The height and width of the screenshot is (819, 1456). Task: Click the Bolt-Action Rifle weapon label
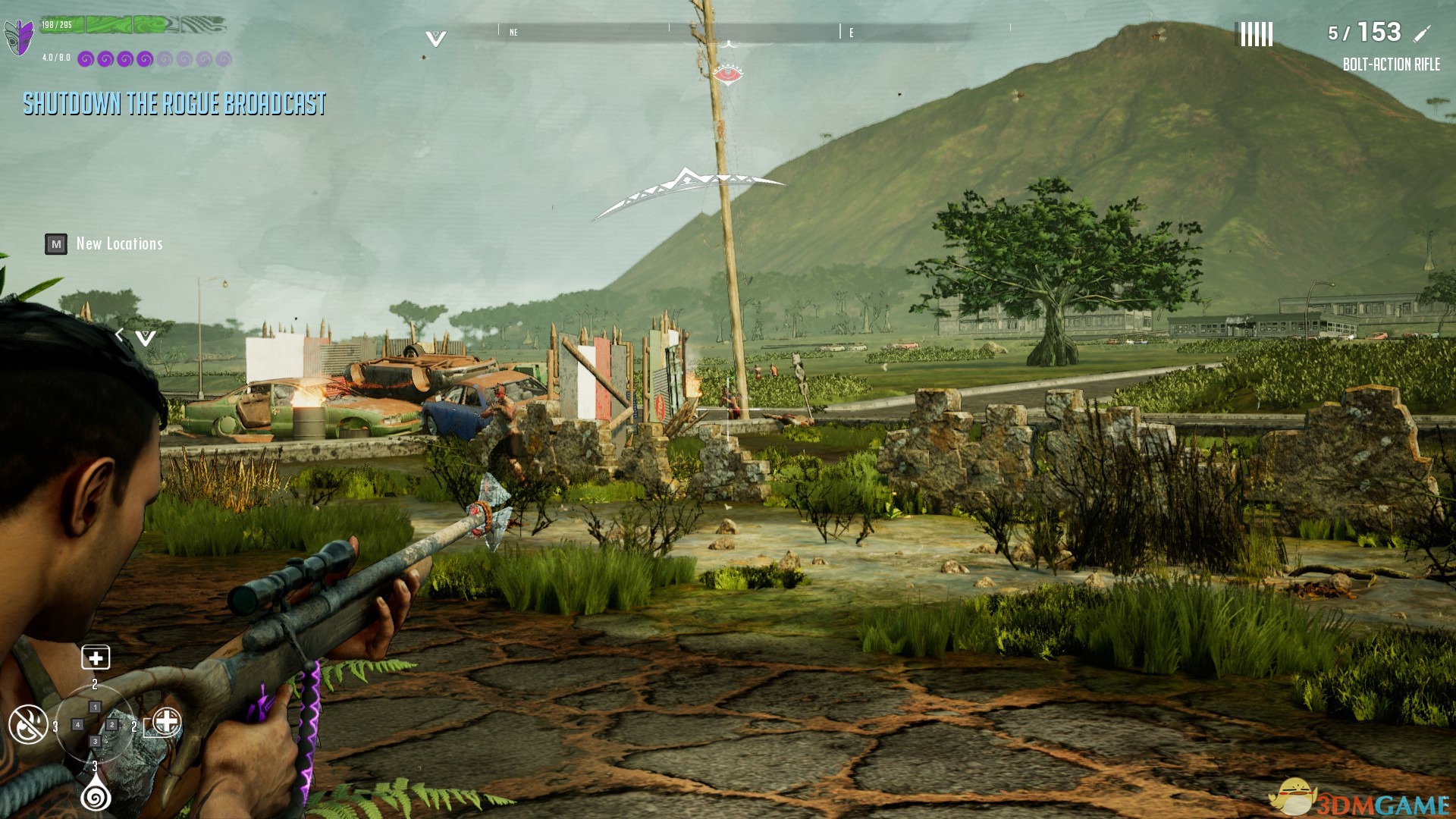1391,64
